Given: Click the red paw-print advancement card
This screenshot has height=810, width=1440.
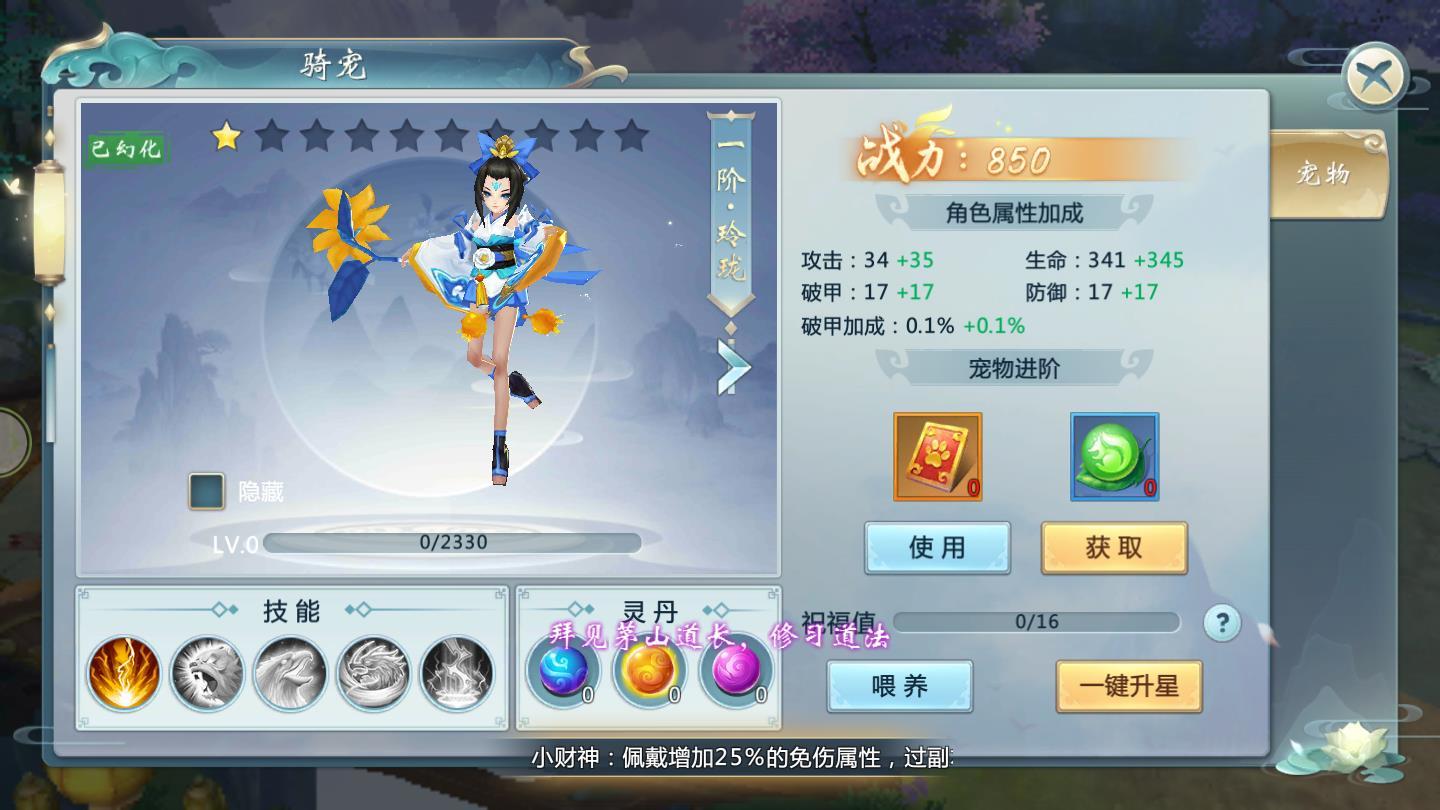Looking at the screenshot, I should (938, 457).
